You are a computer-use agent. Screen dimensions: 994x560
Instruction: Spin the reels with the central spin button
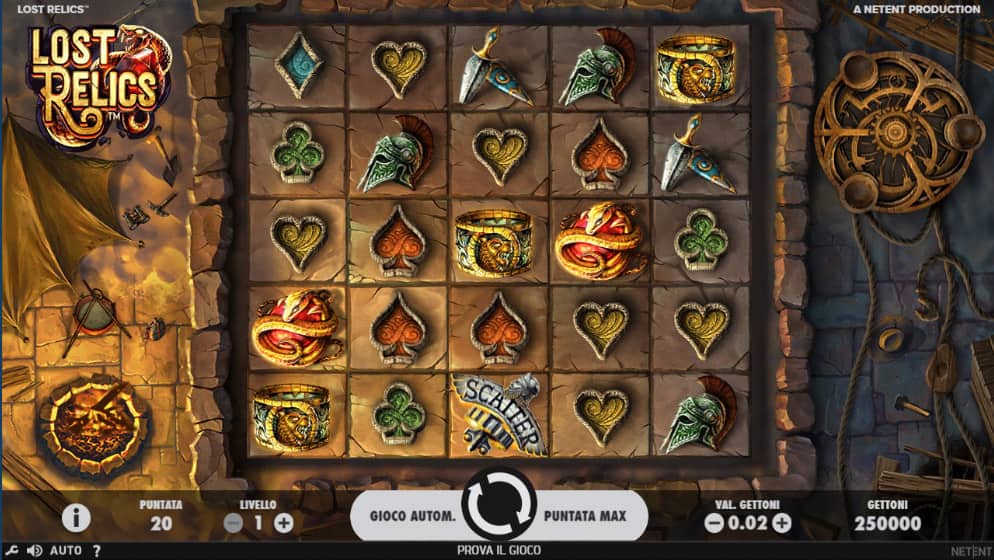tap(499, 516)
